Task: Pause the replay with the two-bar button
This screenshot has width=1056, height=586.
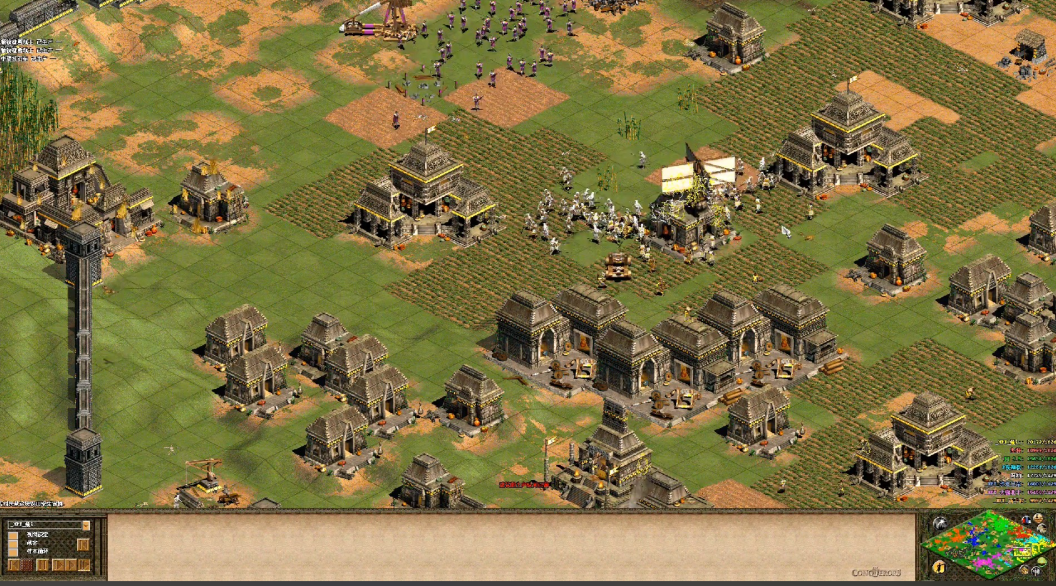Action: click(x=42, y=565)
